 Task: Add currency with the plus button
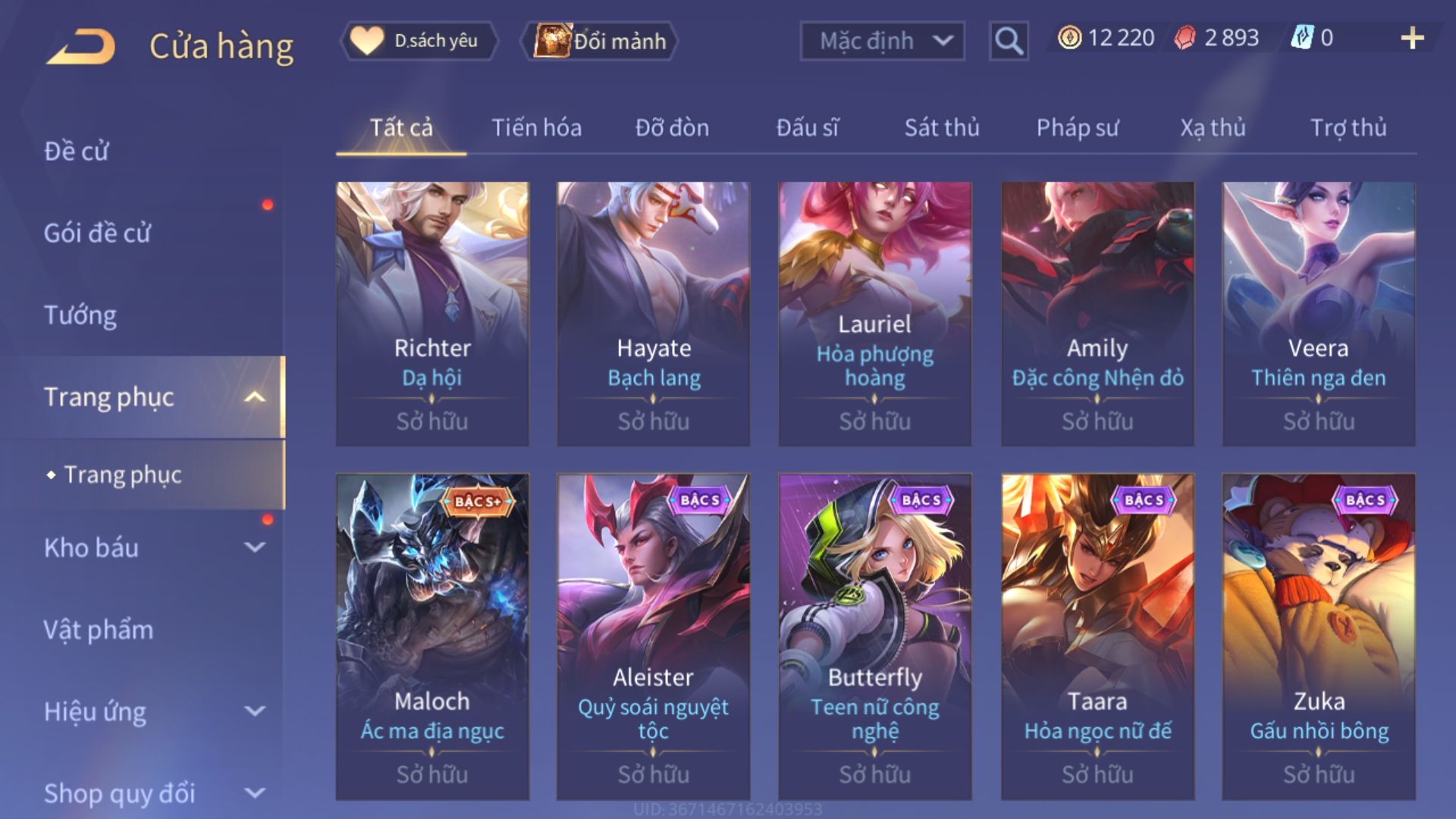click(1411, 38)
